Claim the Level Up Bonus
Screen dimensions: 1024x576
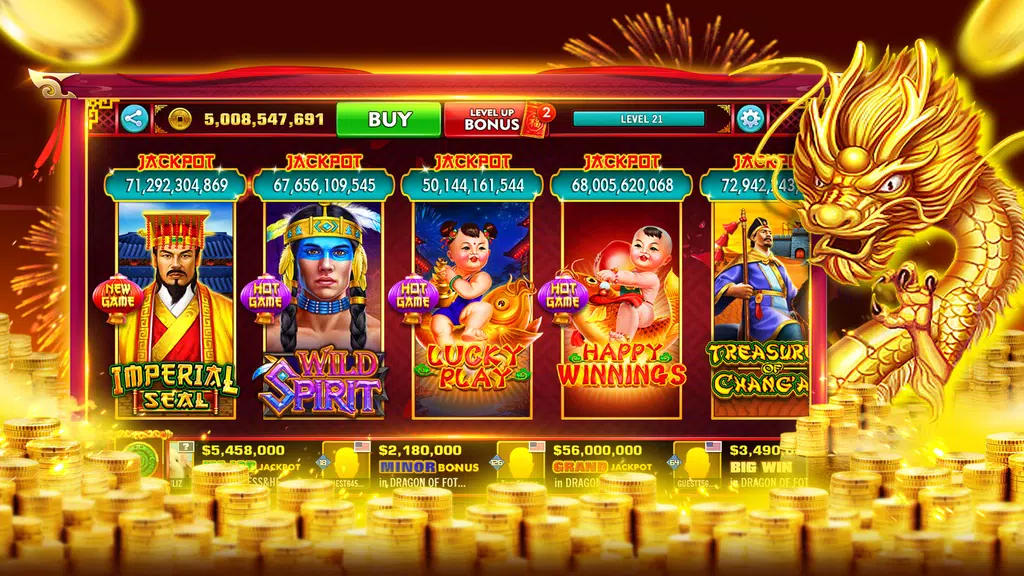point(498,119)
